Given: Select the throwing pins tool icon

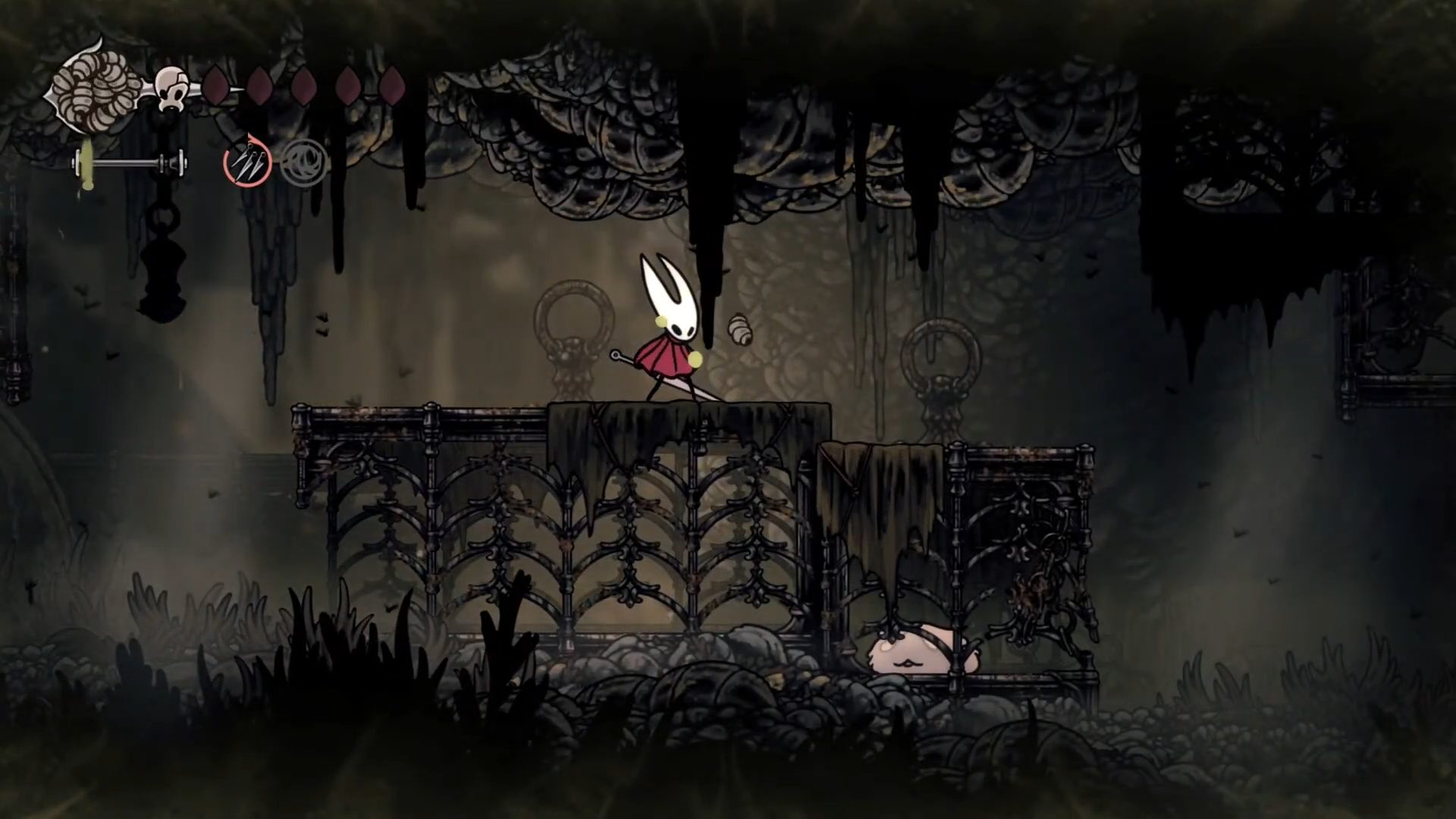Looking at the screenshot, I should (x=246, y=162).
